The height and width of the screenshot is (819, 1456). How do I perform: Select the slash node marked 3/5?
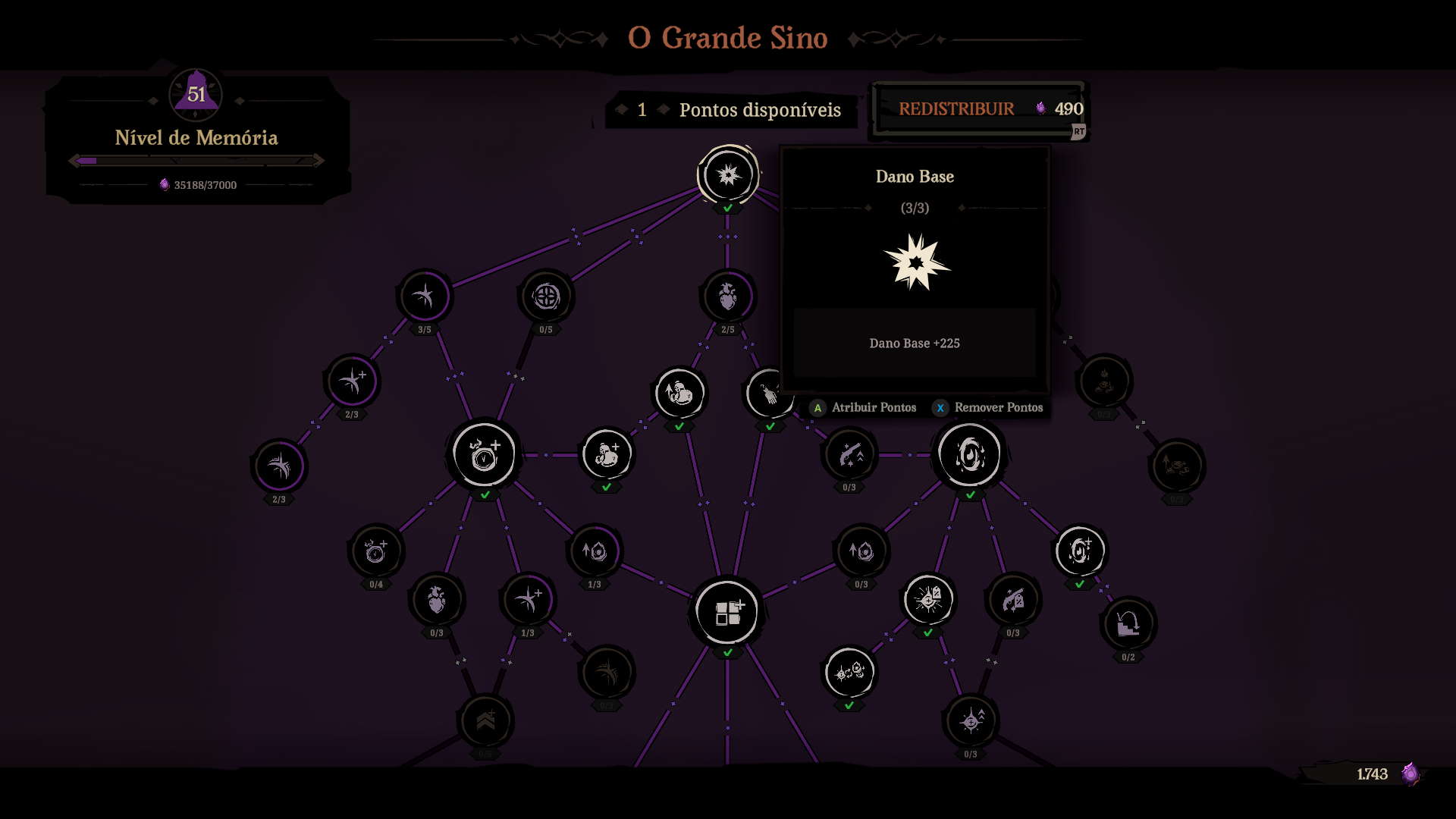tap(425, 297)
